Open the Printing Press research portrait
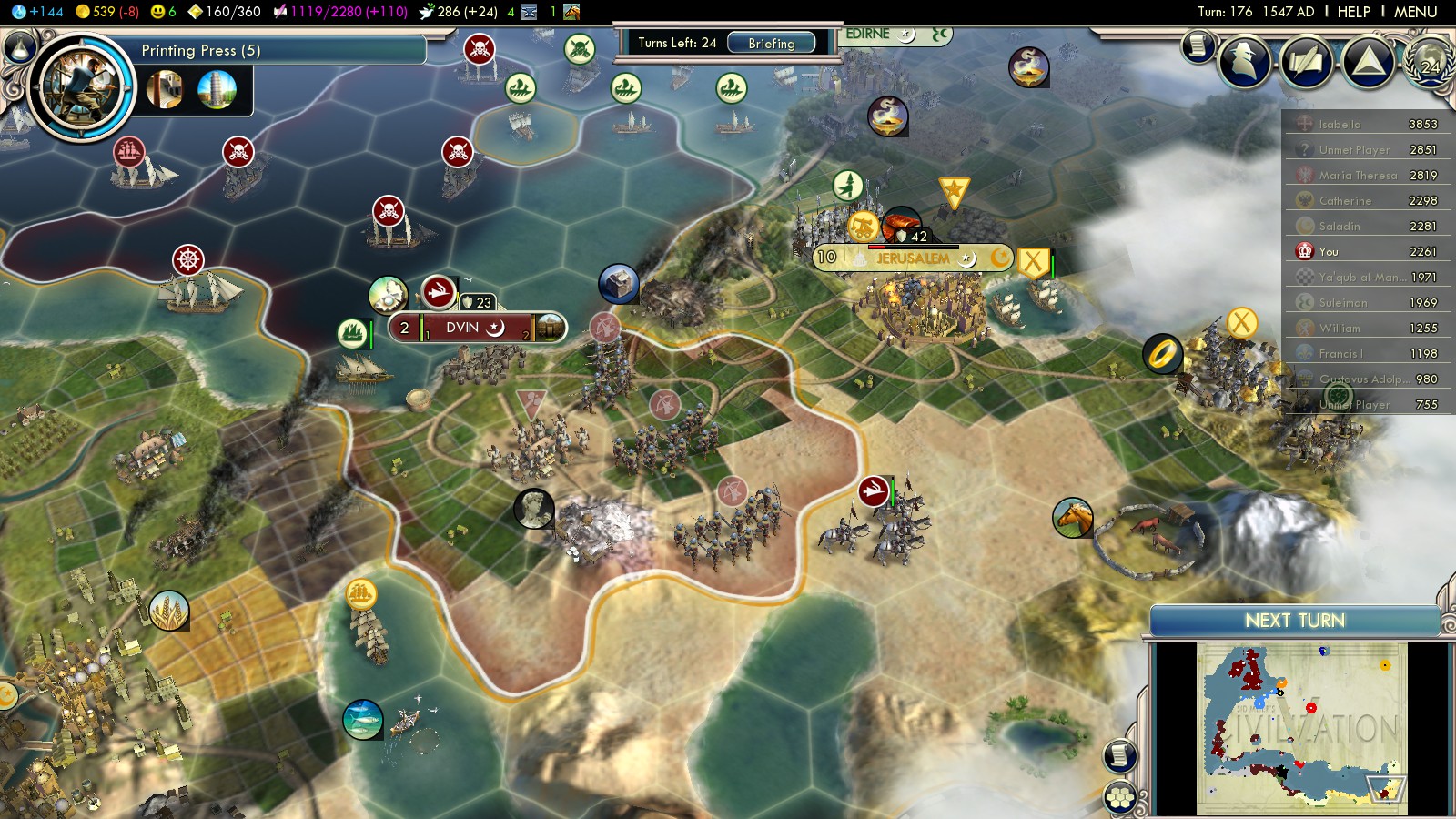Screen dimensions: 1456x819 tap(82, 86)
